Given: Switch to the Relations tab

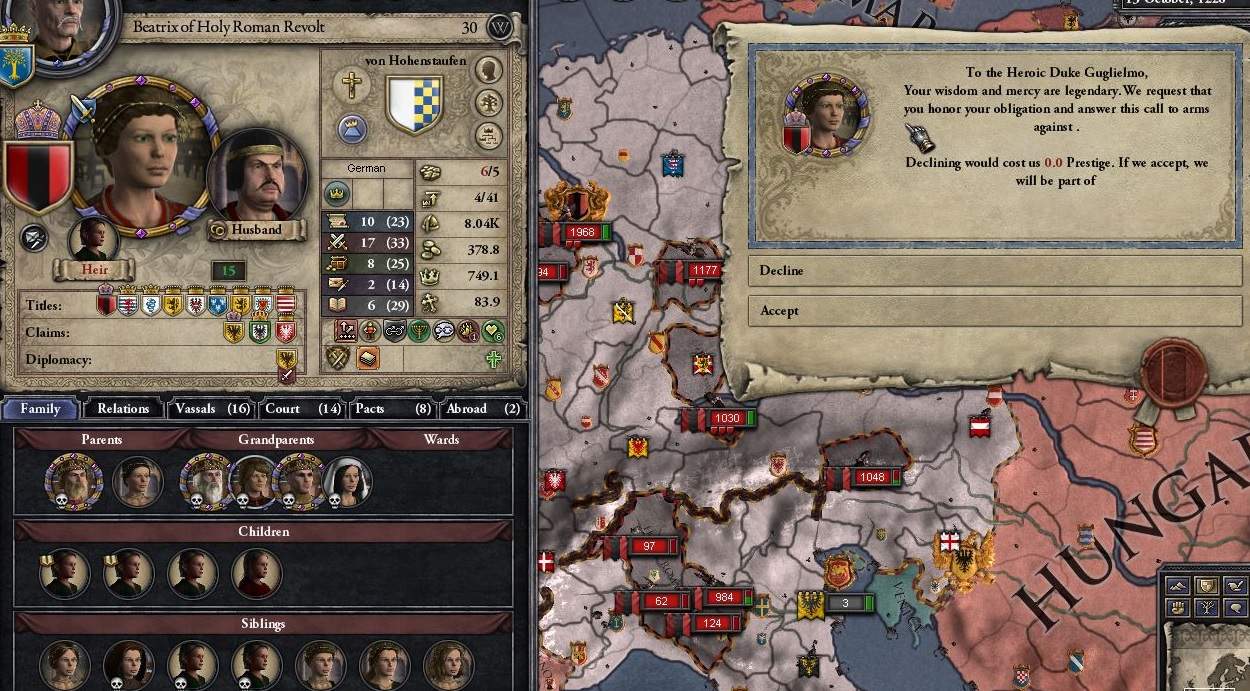Looking at the screenshot, I should [123, 408].
